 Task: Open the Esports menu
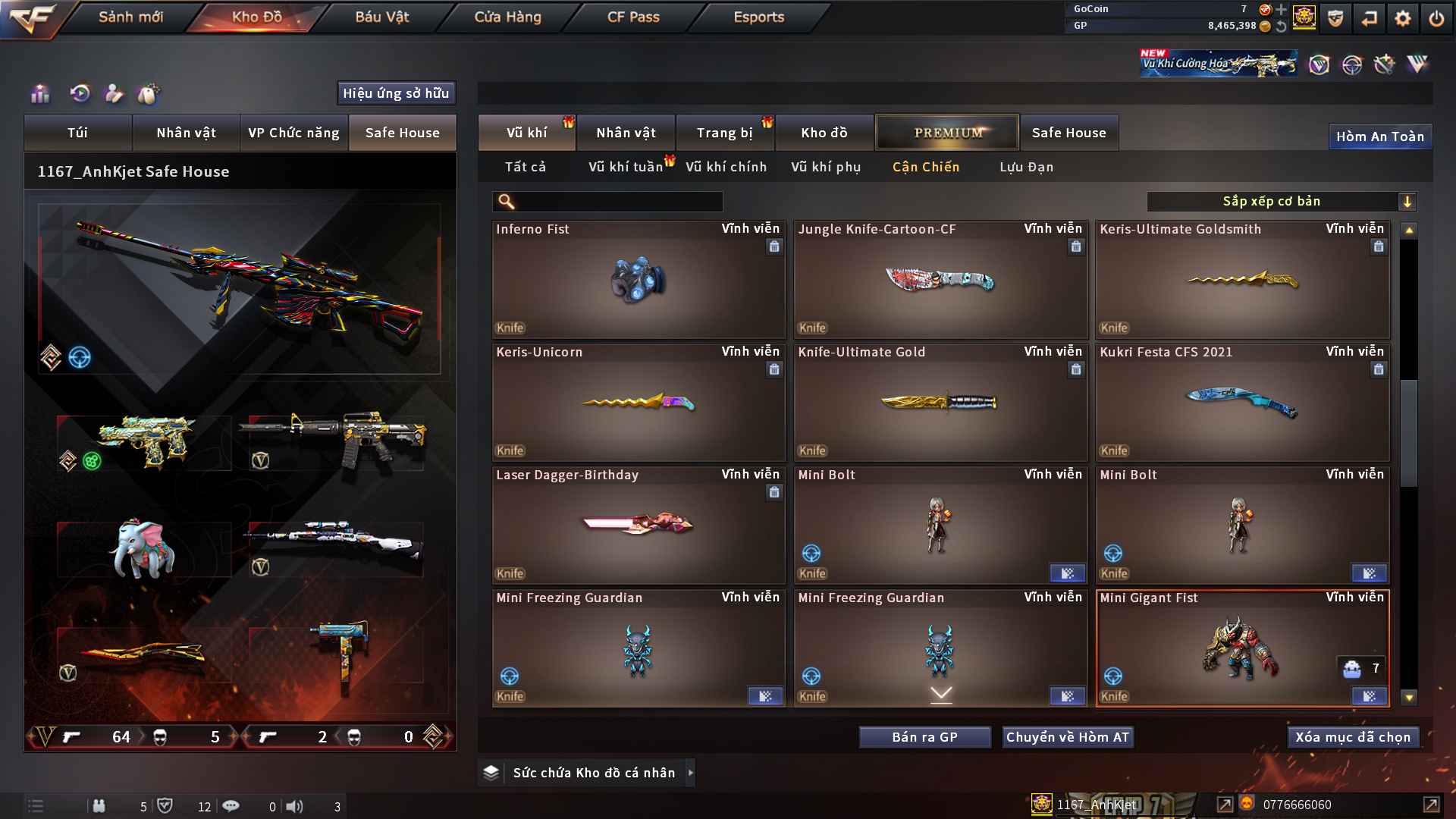pyautogui.click(x=758, y=17)
